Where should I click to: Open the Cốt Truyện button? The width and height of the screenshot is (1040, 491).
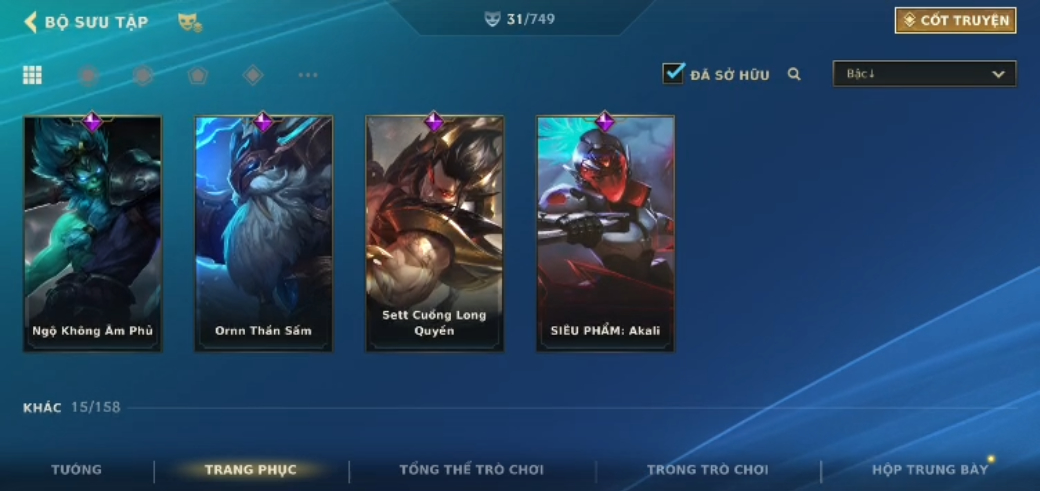[x=955, y=21]
